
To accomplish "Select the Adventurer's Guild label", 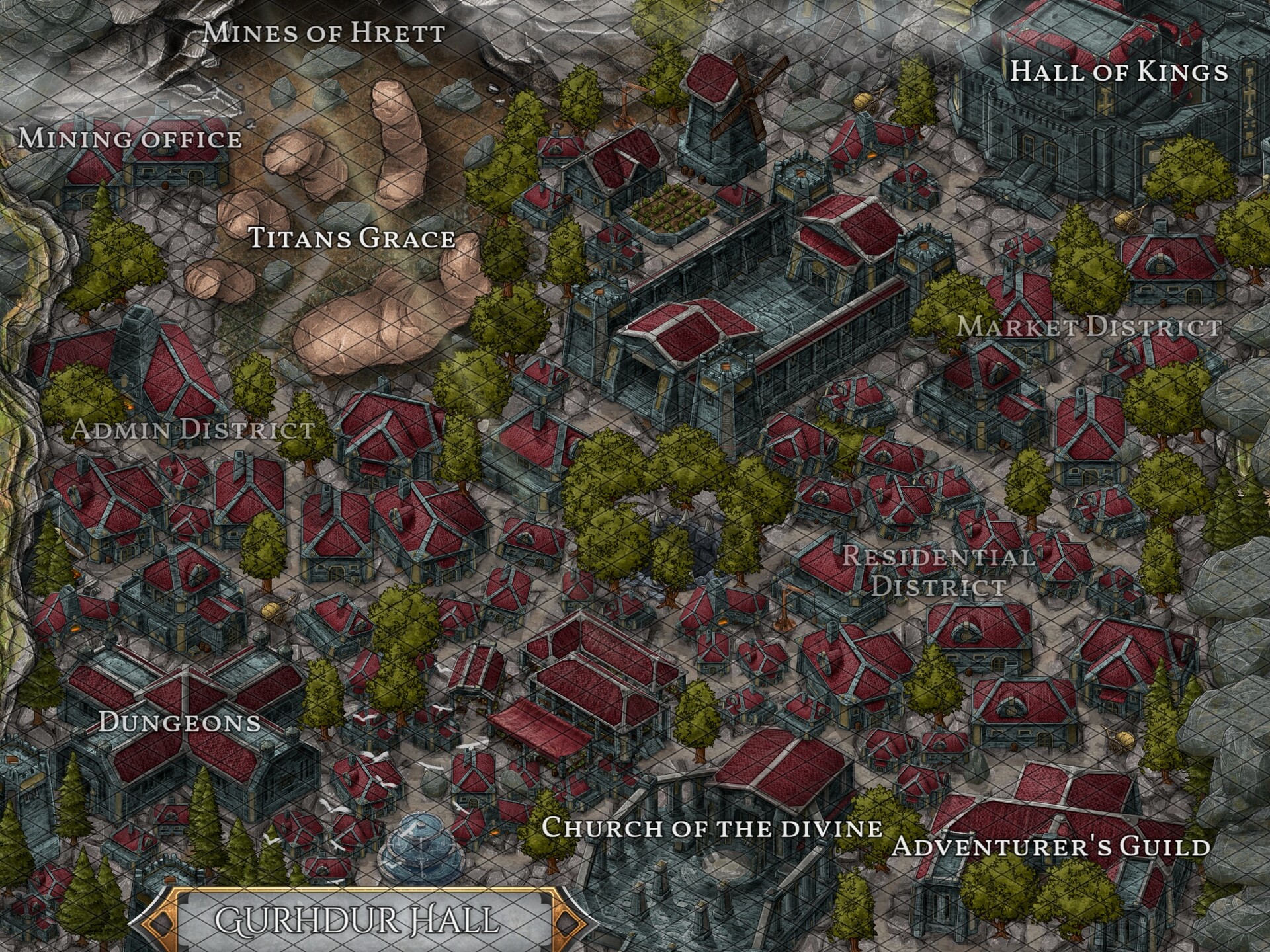I will (1051, 847).
